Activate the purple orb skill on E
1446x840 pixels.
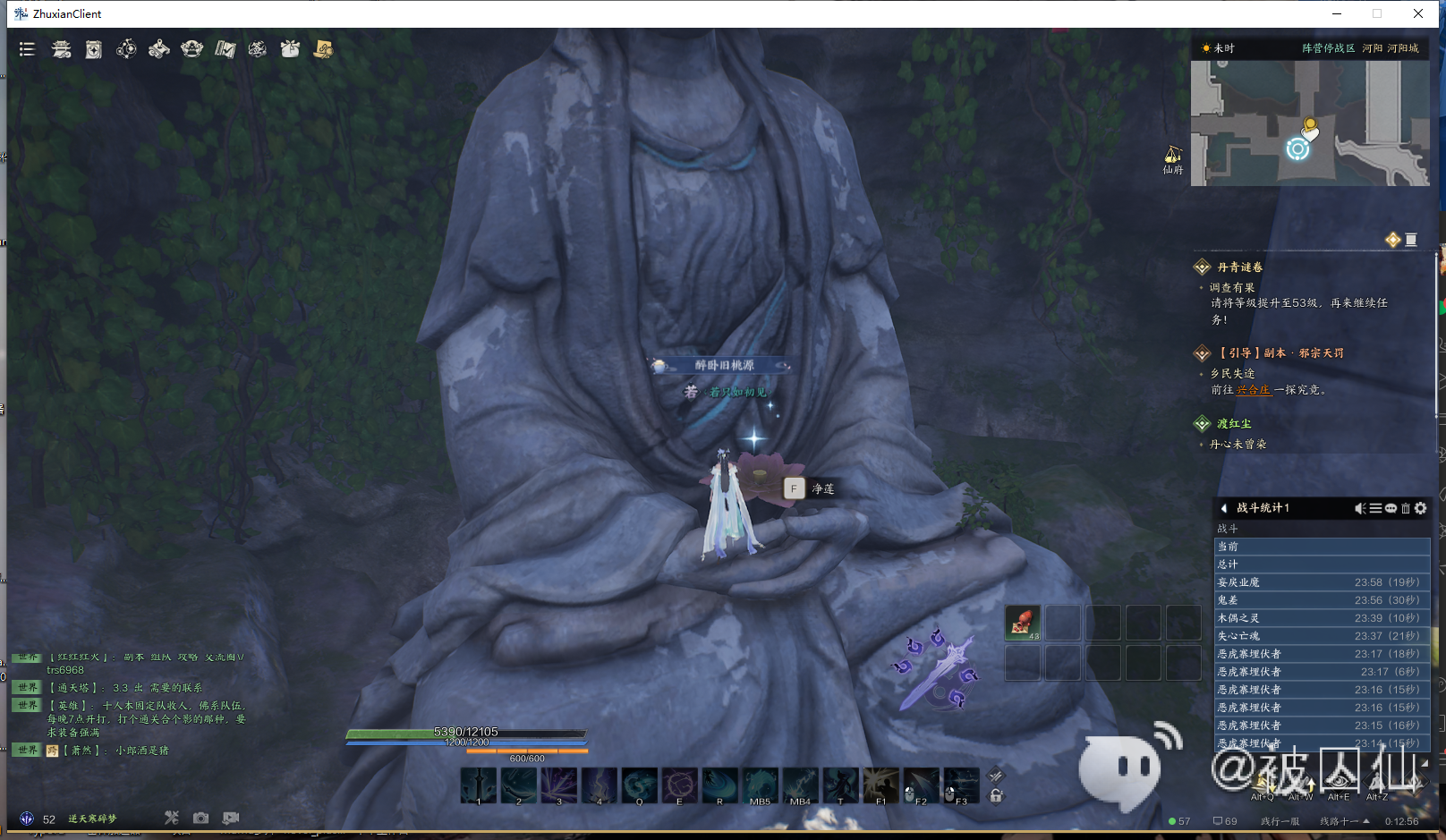click(679, 785)
